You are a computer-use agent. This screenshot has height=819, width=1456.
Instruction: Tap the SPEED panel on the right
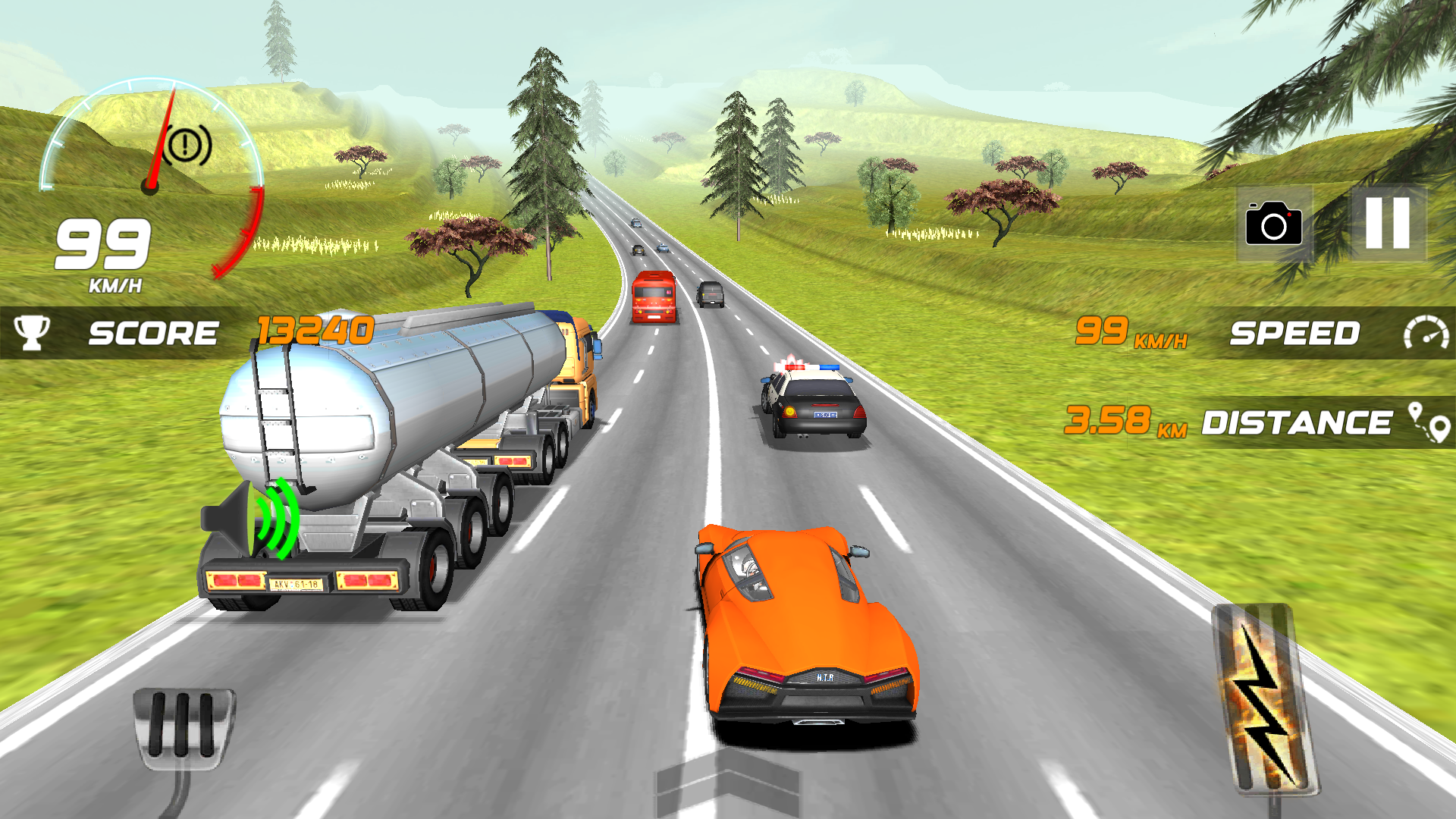1295,332
